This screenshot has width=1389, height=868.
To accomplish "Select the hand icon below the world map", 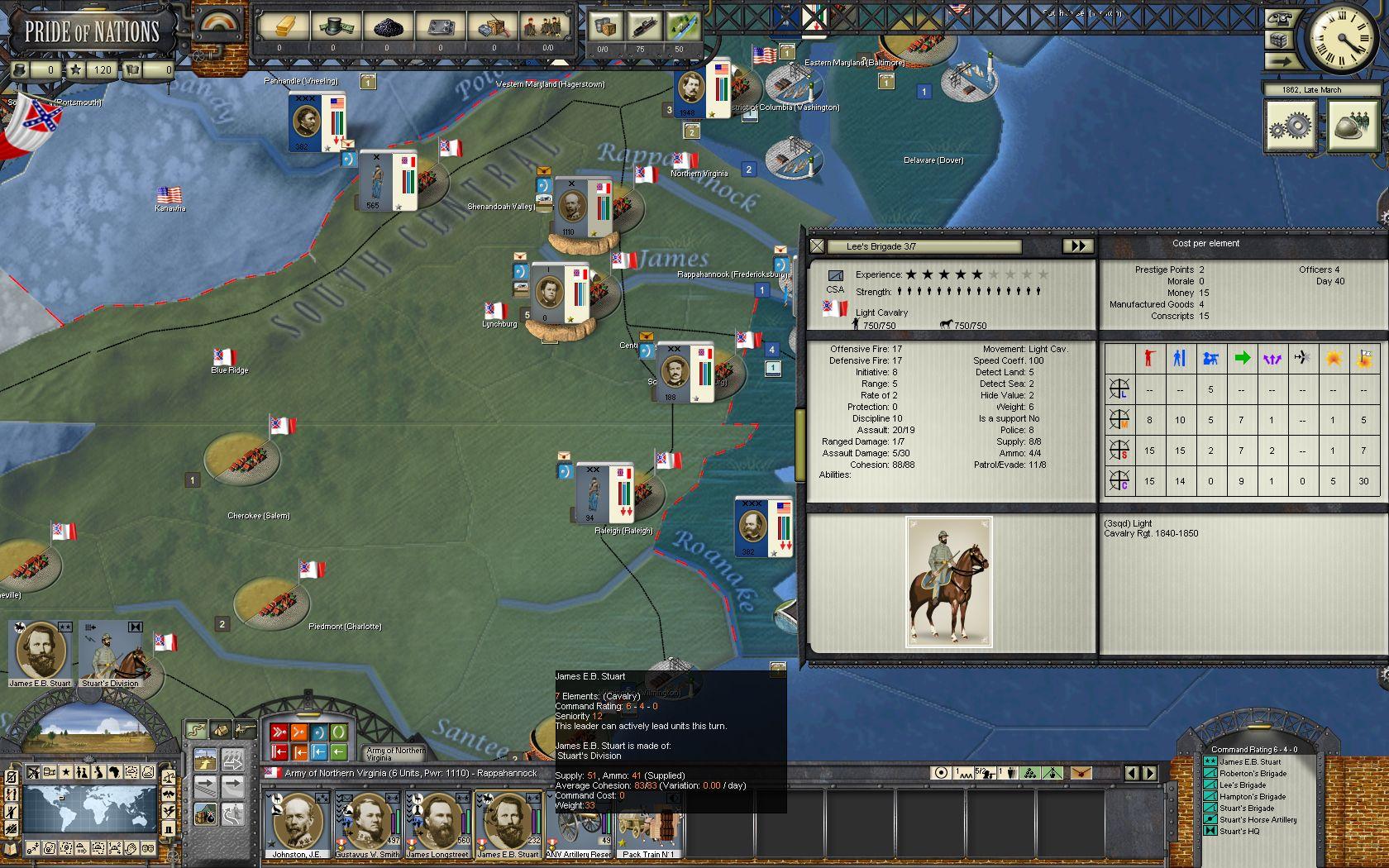I will pyautogui.click(x=130, y=848).
